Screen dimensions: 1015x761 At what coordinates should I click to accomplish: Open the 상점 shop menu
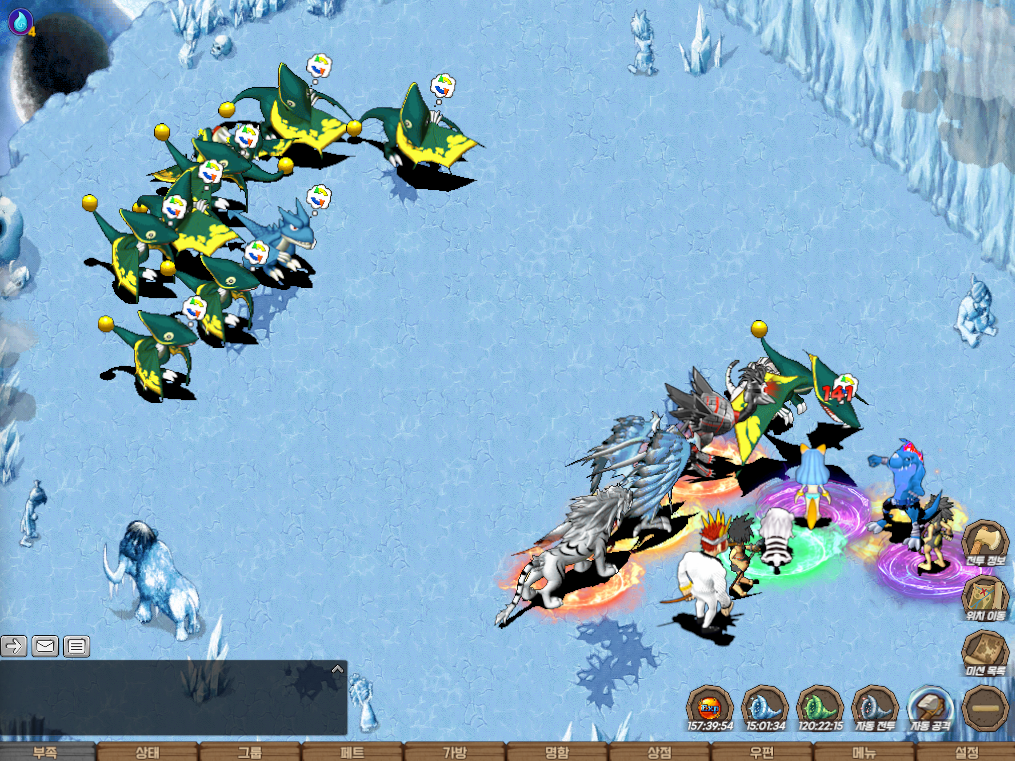pyautogui.click(x=659, y=752)
